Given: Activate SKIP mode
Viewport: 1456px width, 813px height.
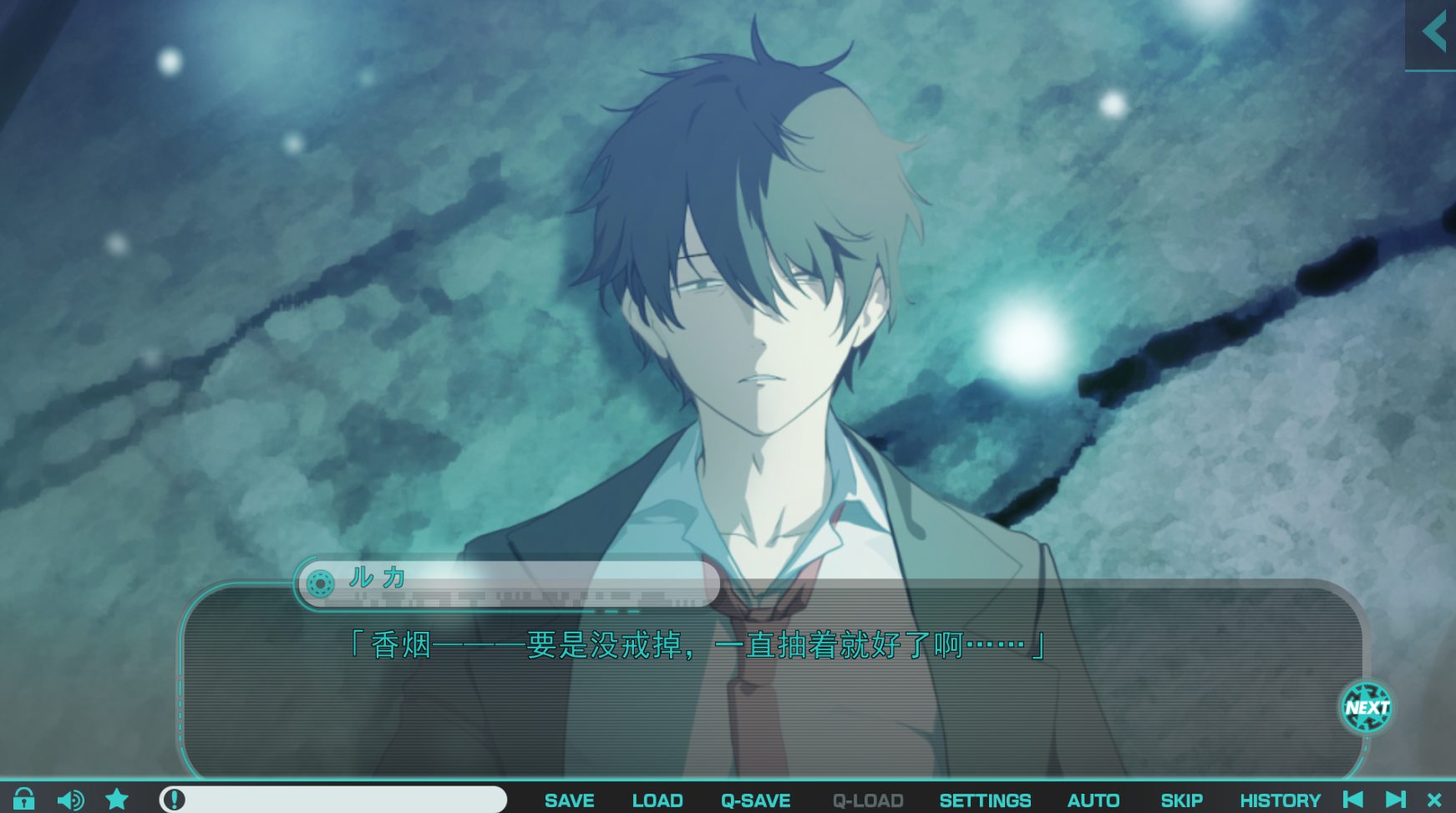Looking at the screenshot, I should 1181,800.
